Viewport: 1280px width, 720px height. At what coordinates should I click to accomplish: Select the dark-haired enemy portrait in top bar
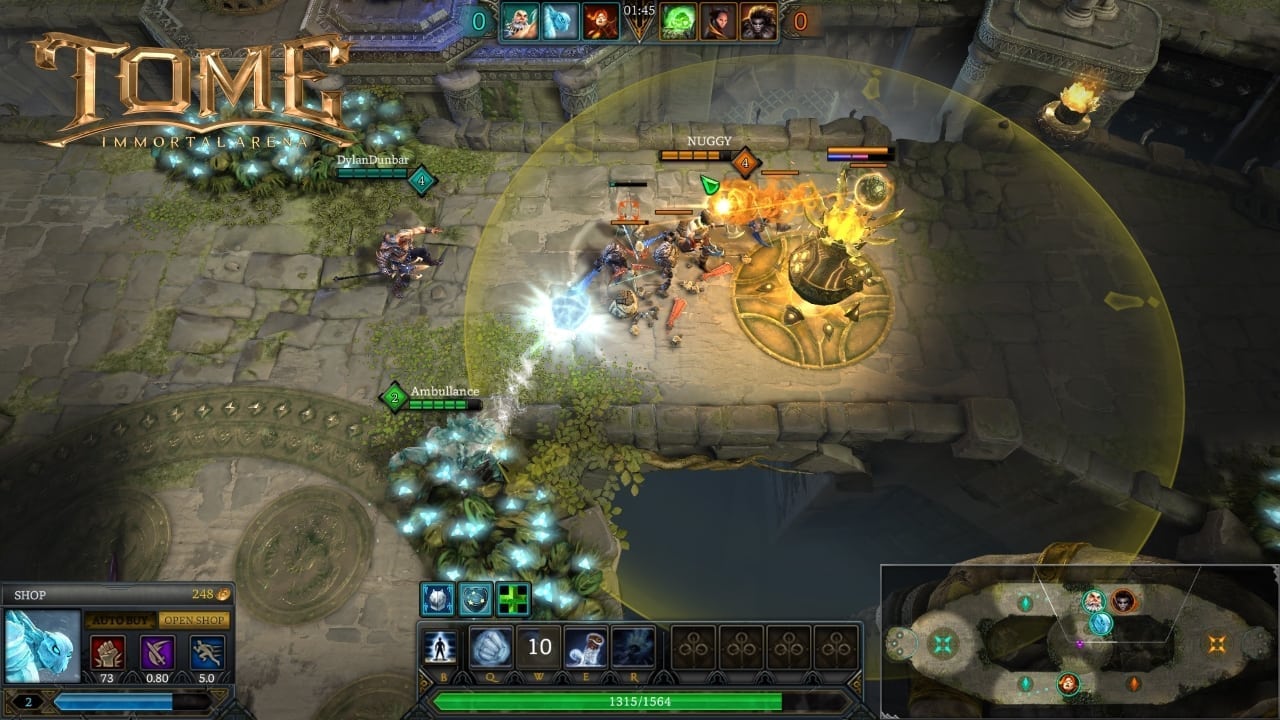click(718, 21)
